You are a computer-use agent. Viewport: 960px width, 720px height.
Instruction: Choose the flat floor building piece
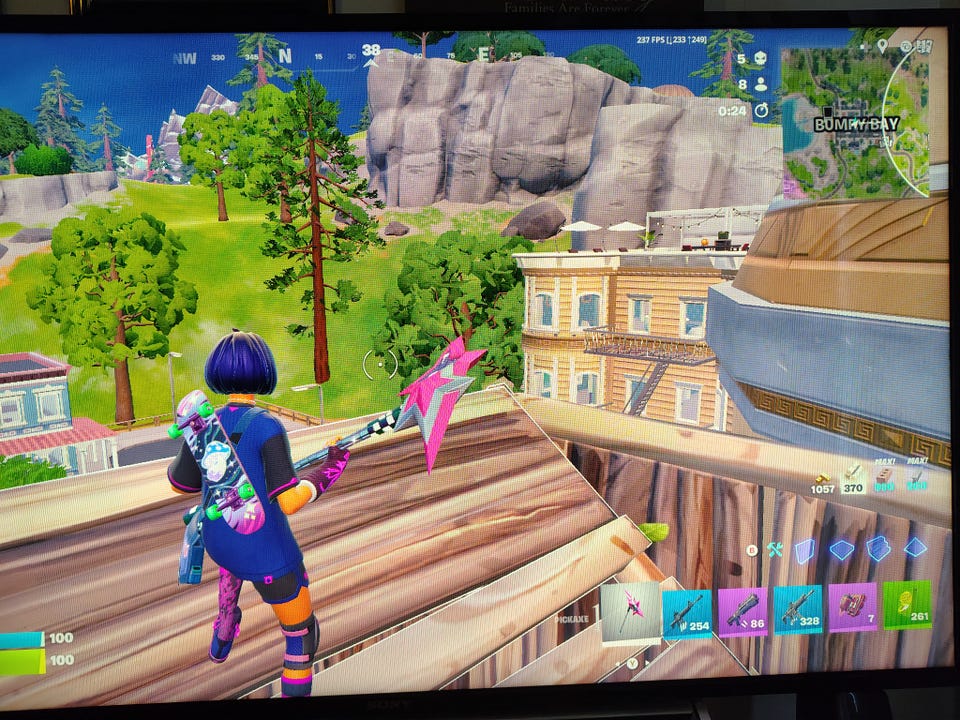point(841,549)
